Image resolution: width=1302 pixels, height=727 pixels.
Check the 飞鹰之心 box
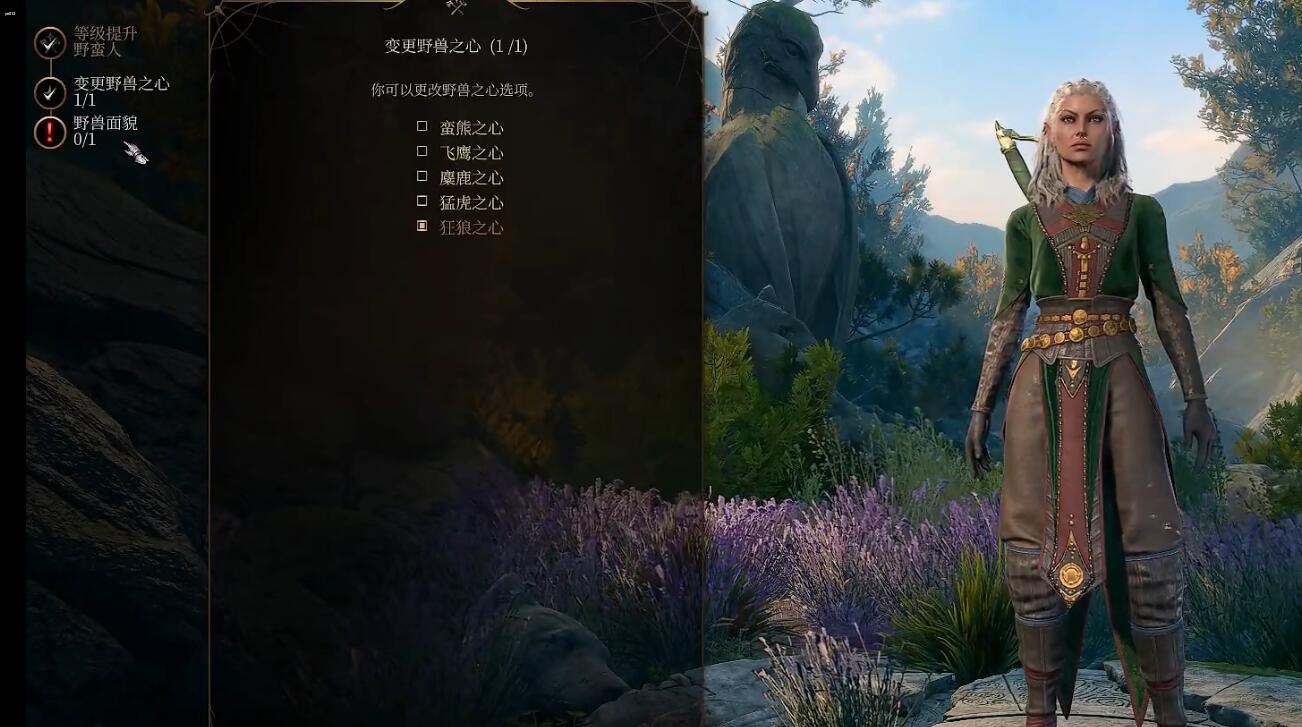[x=423, y=152]
